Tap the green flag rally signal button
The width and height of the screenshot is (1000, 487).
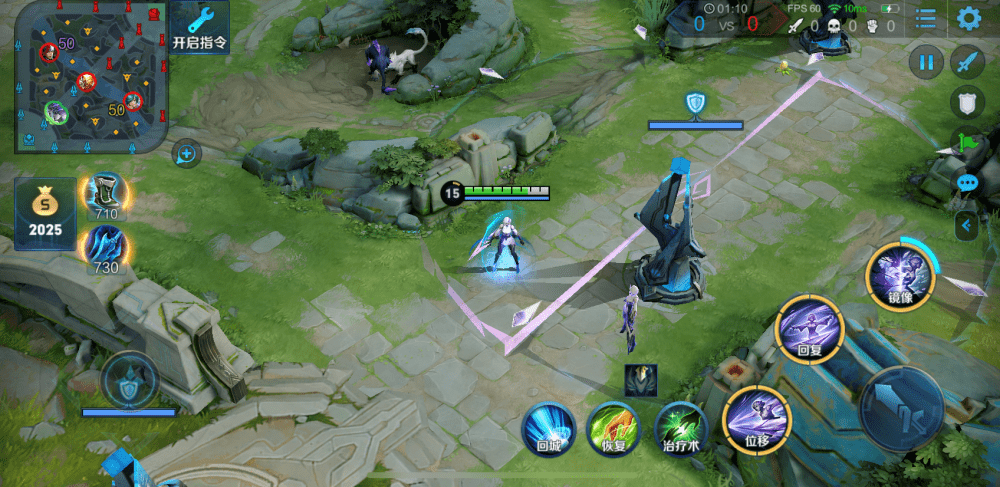pos(967,142)
